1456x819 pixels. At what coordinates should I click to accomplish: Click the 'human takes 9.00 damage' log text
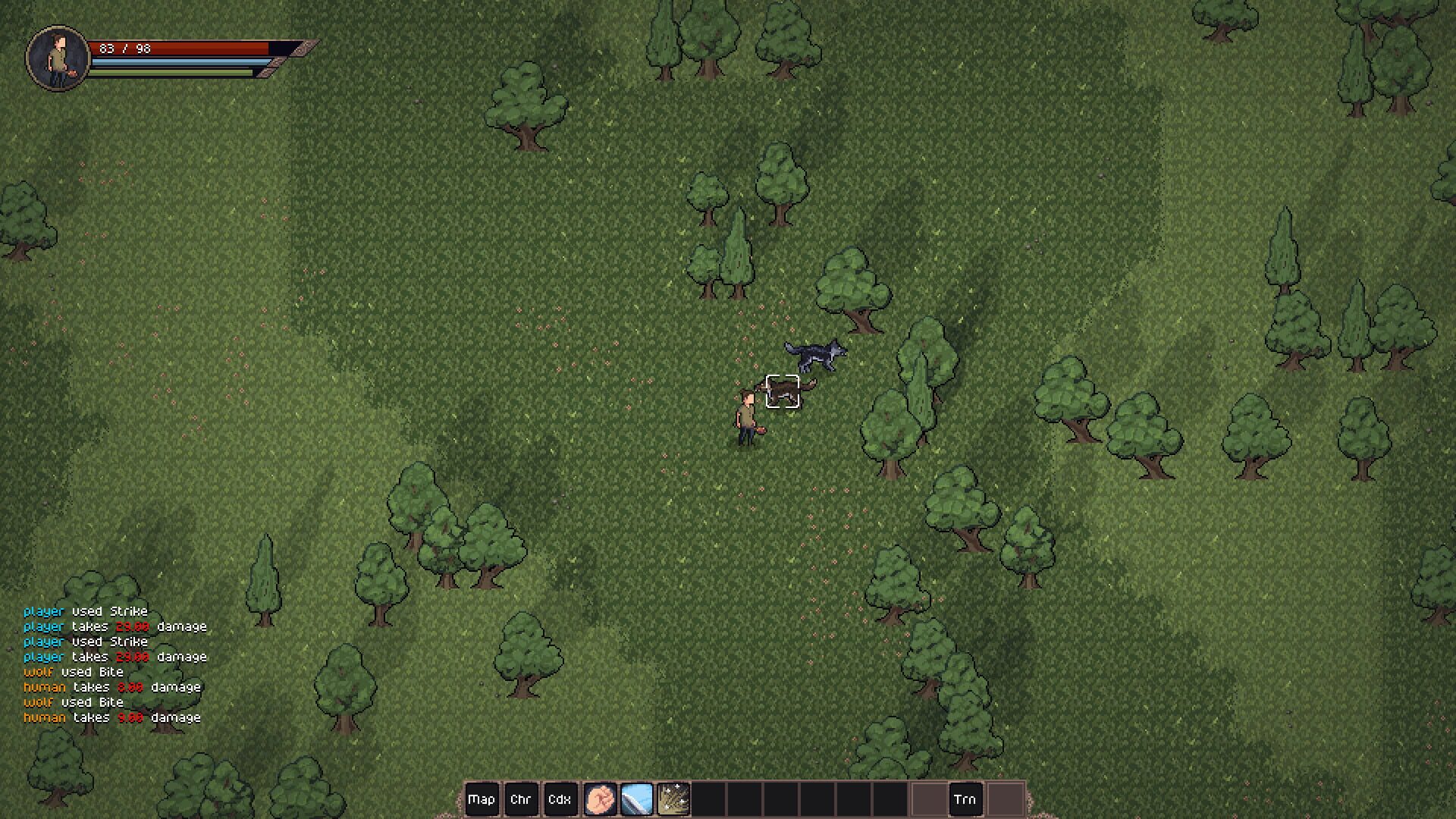pyautogui.click(x=110, y=717)
